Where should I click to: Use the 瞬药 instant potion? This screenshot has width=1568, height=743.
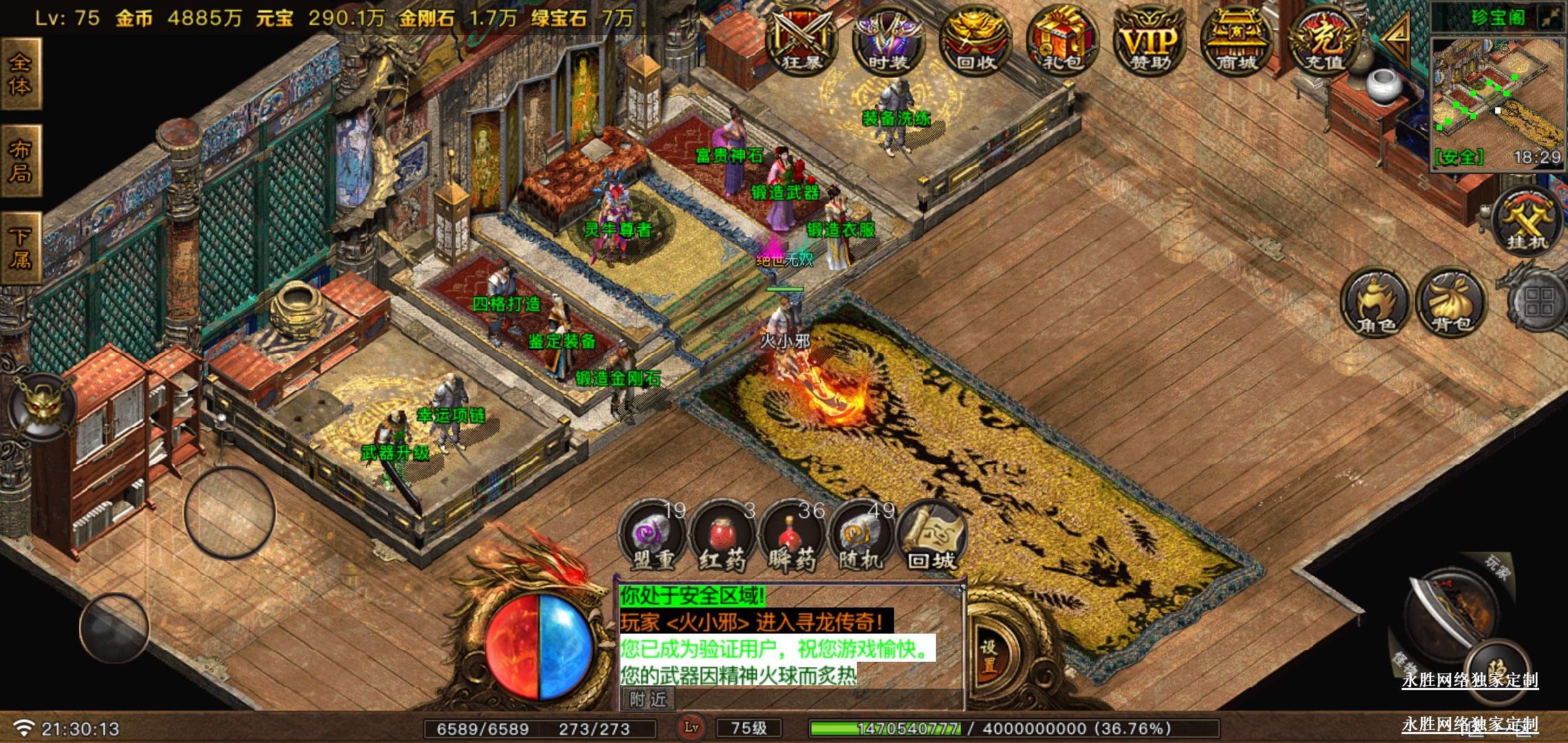pyautogui.click(x=792, y=537)
